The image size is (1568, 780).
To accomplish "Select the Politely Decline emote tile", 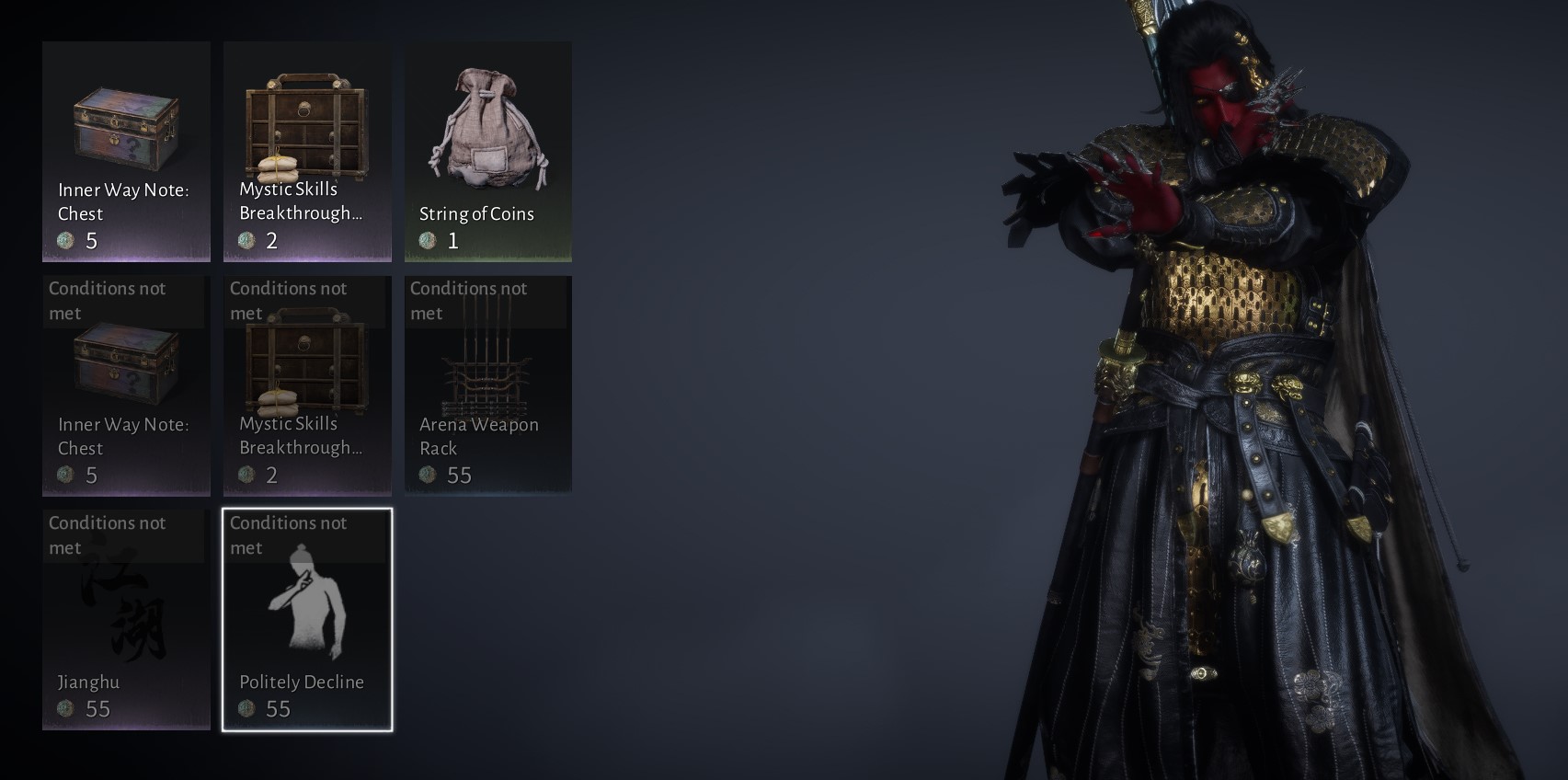I will tap(307, 621).
